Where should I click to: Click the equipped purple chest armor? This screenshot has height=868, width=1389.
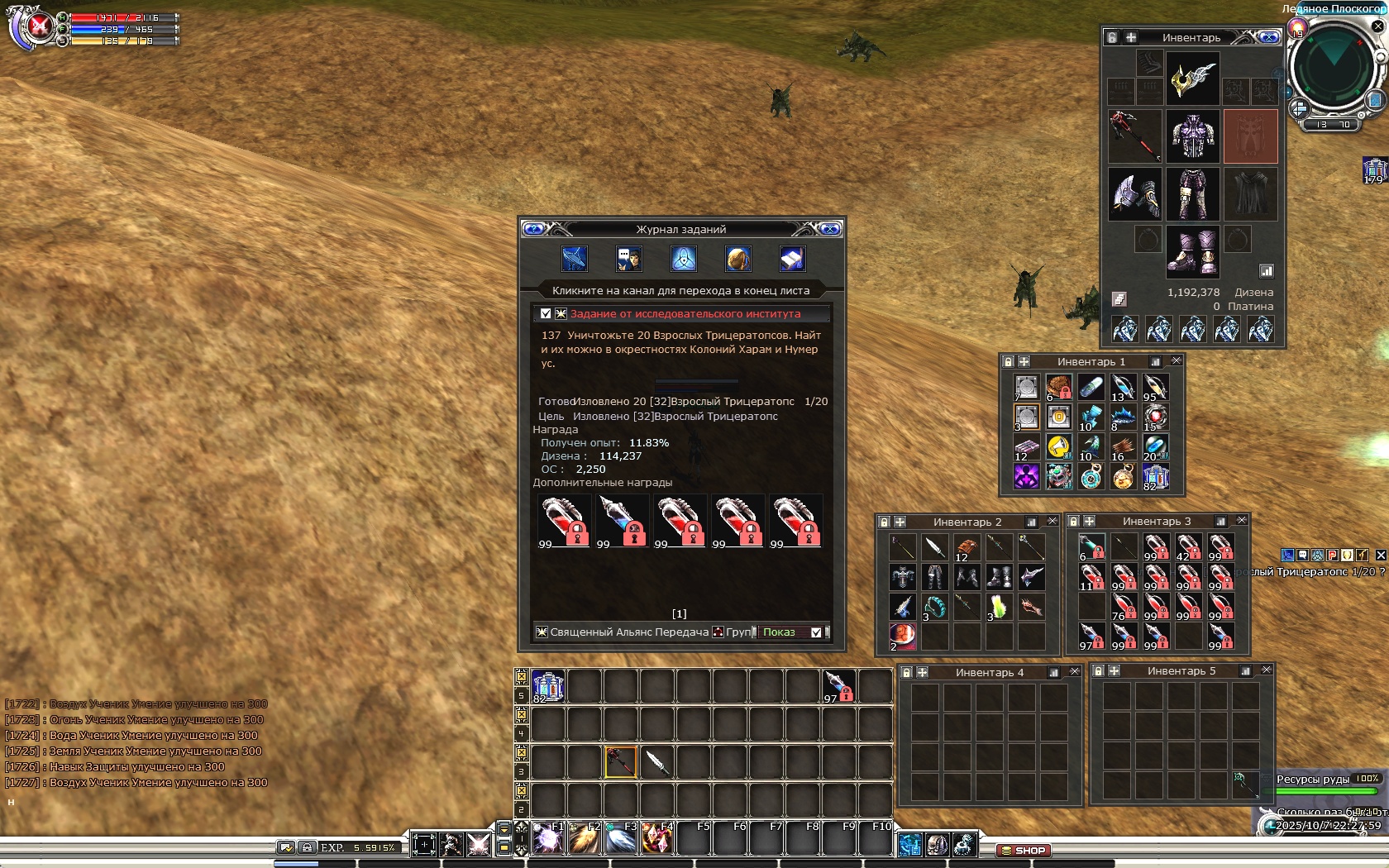(x=1192, y=136)
